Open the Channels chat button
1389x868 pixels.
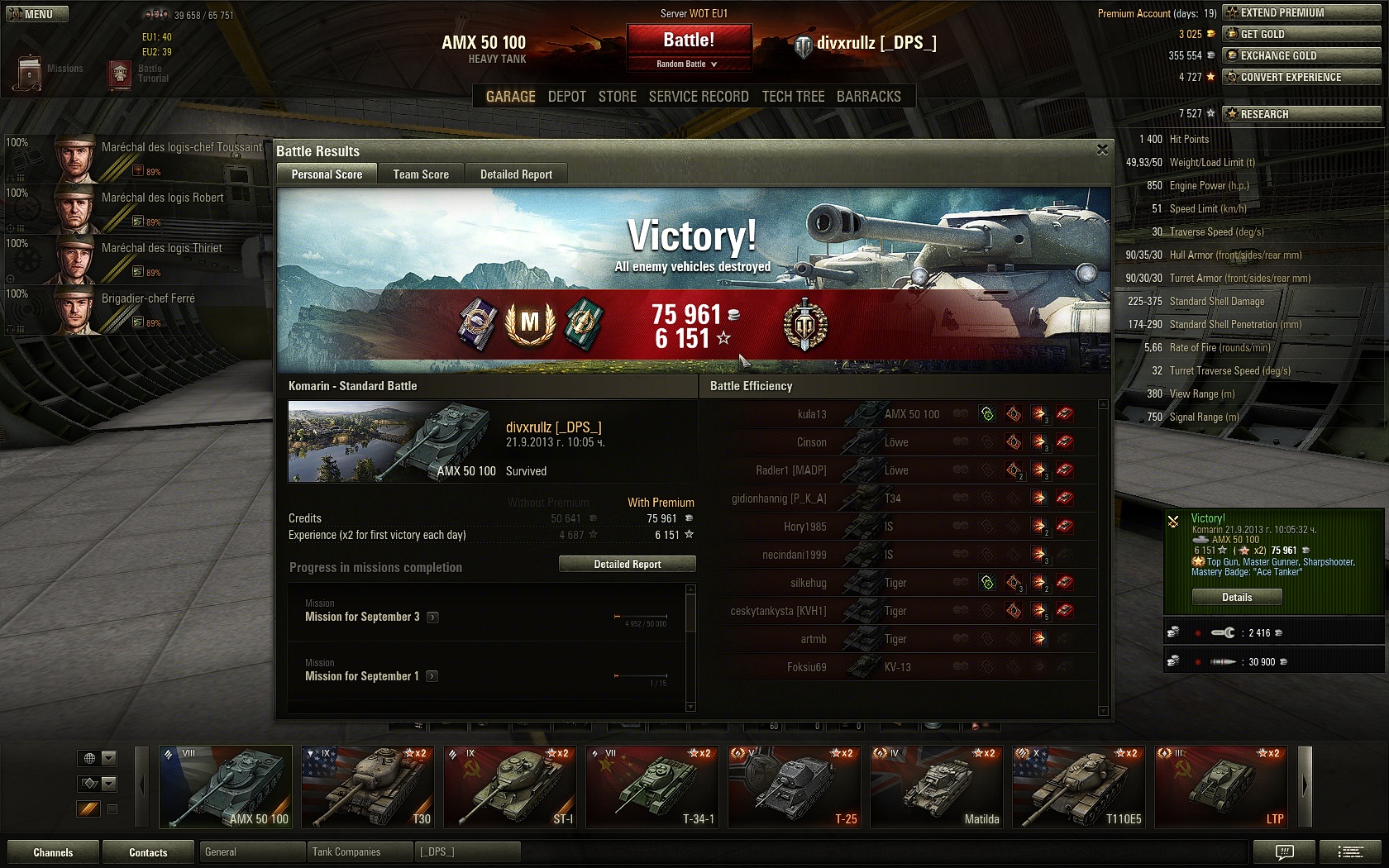coord(53,852)
